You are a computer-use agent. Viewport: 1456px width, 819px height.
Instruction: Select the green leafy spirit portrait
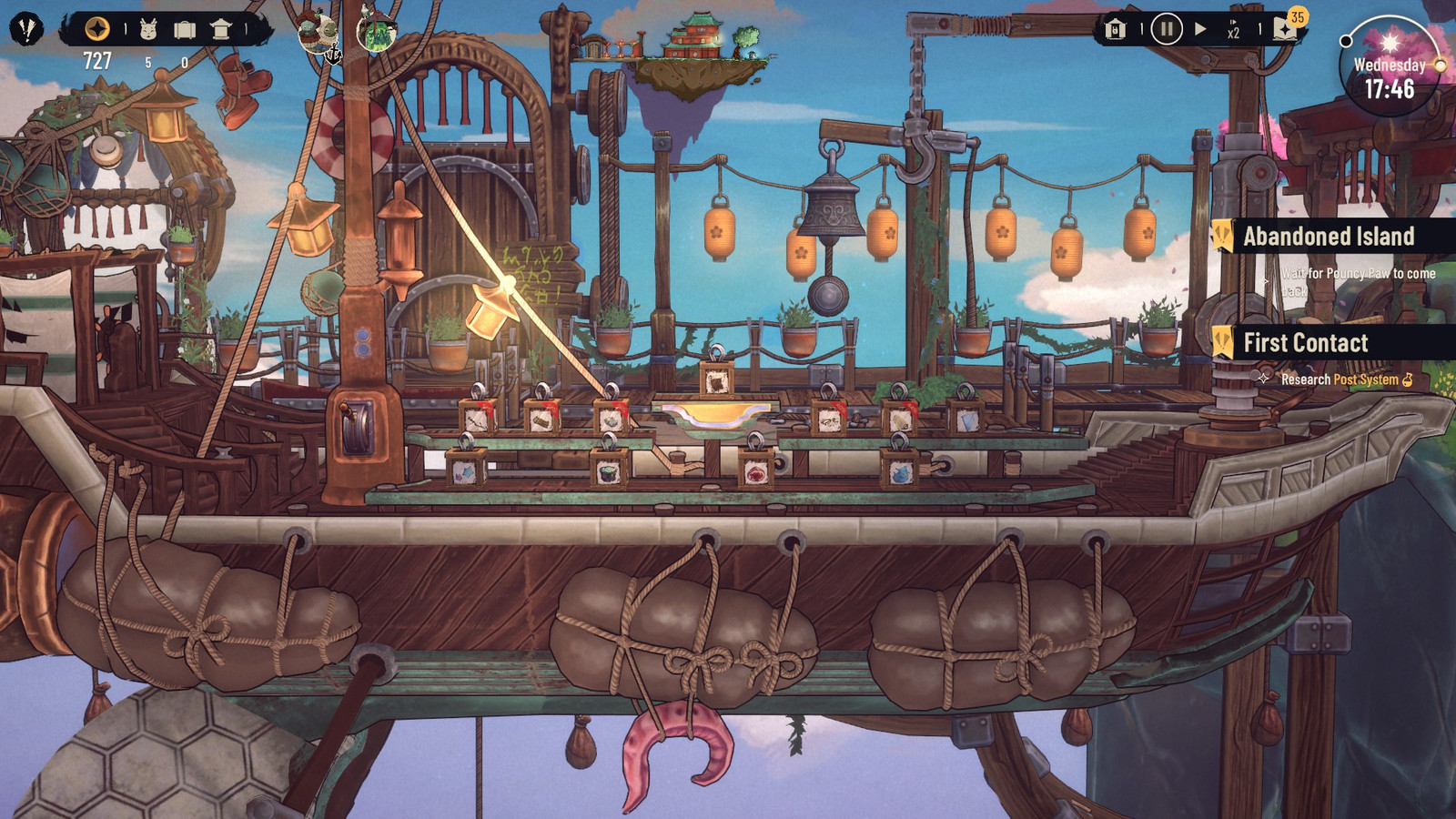[376, 33]
